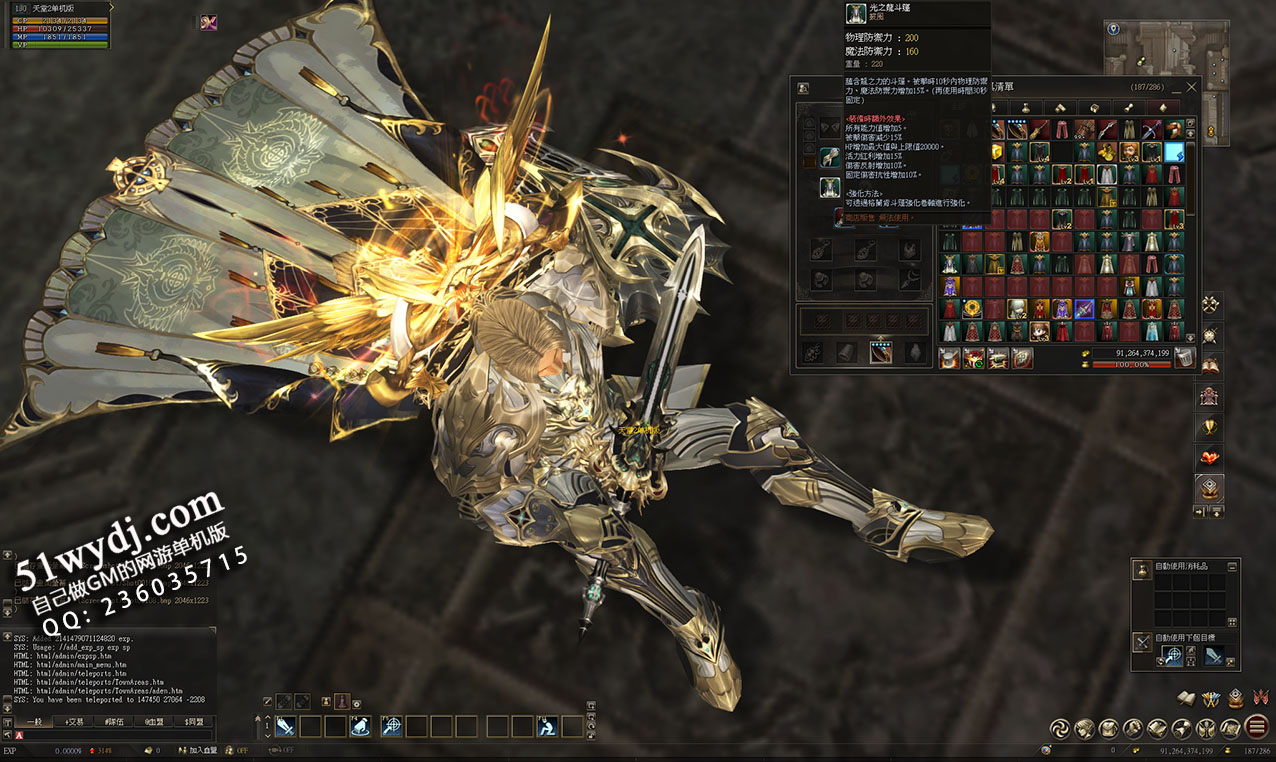Screen dimensions: 1276x762
Task: Open the inventory trash bin
Action: point(1185,358)
